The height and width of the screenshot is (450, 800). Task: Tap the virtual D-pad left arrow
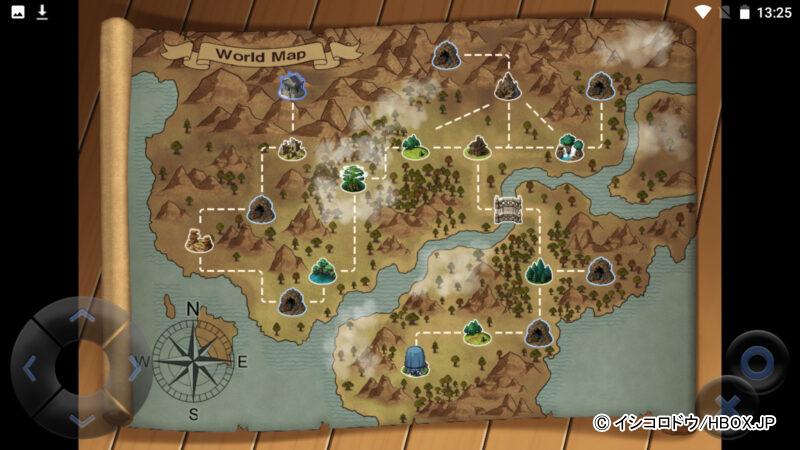coord(29,368)
